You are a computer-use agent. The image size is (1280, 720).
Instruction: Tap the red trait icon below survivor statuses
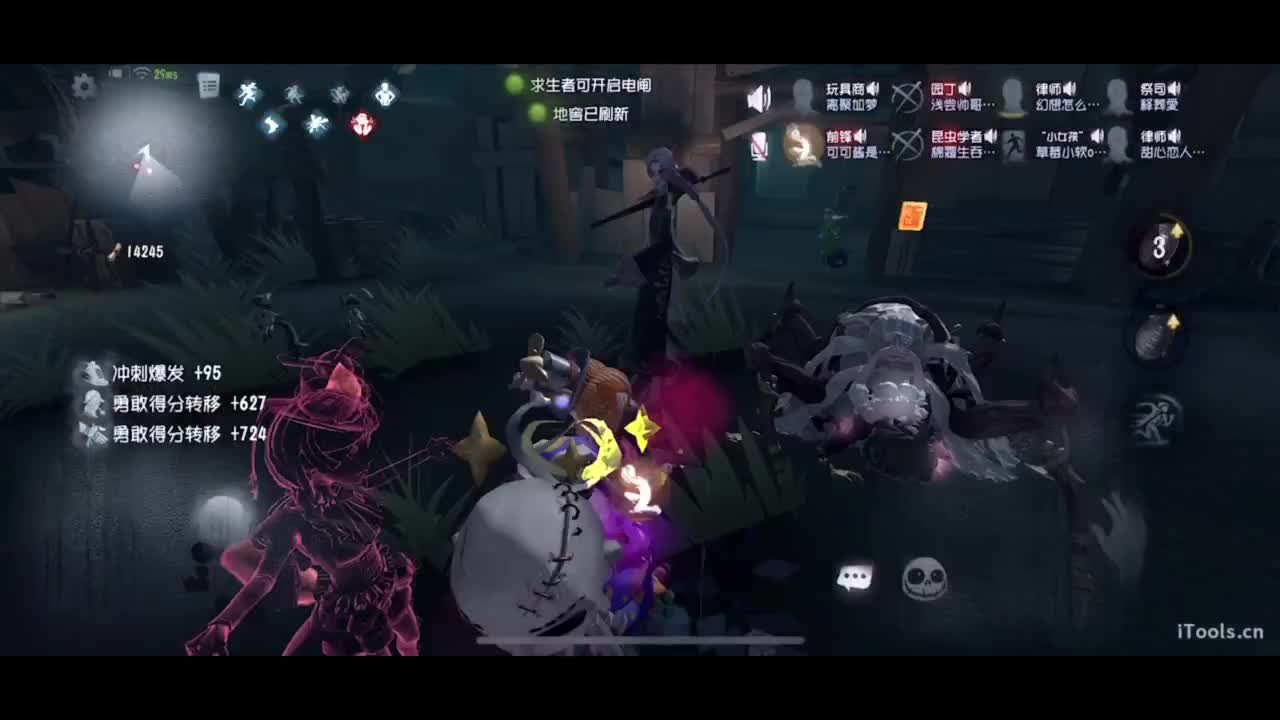[361, 122]
